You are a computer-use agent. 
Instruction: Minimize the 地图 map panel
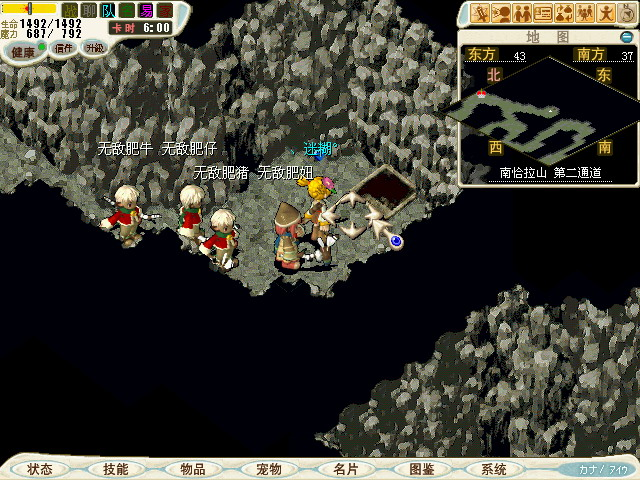tap(626, 37)
